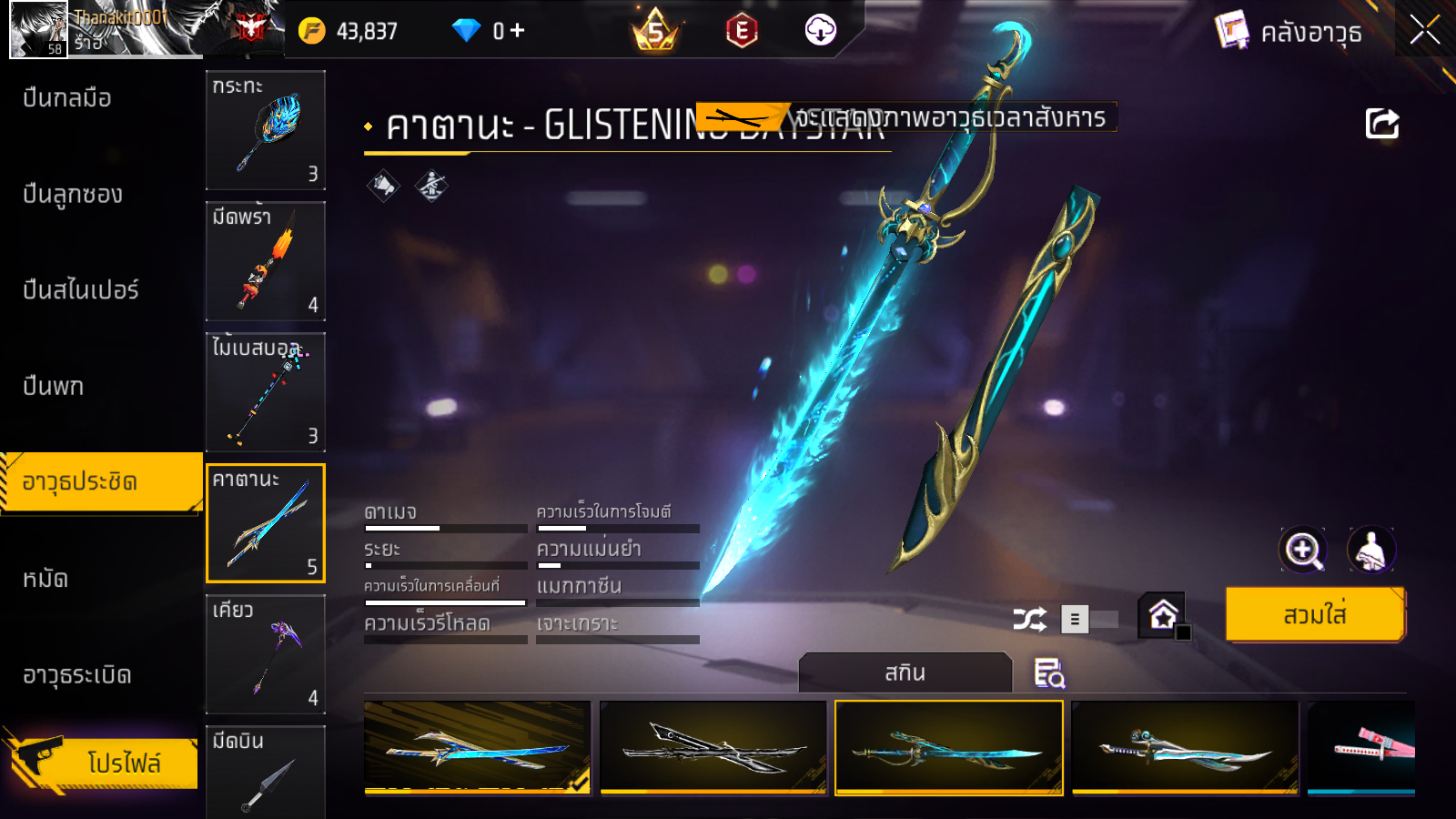The image size is (1456, 819).
Task: Pick the ไม้เบสบอล baseball bat slot
Action: click(266, 392)
